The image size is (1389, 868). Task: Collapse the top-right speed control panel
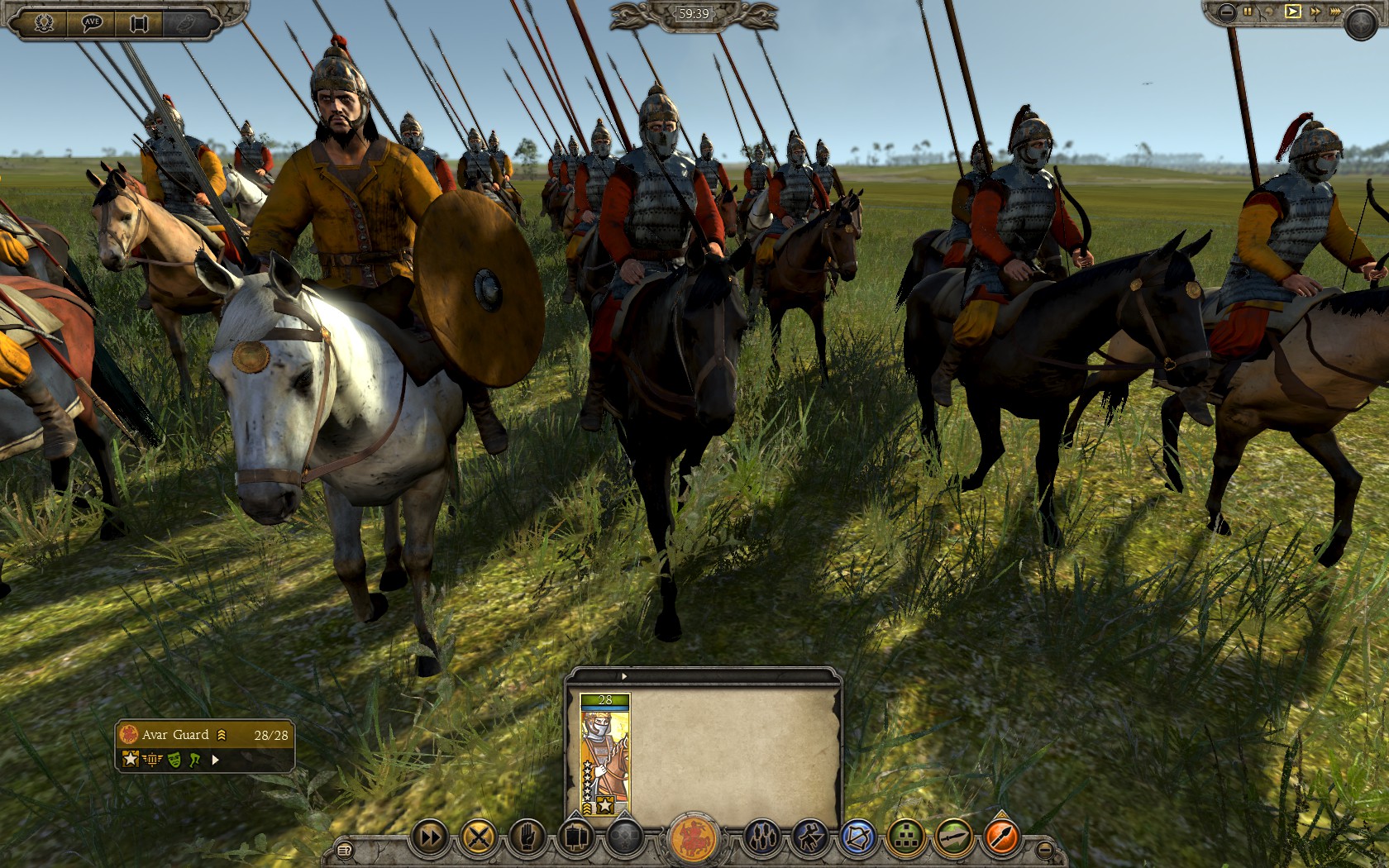pyautogui.click(x=1227, y=12)
